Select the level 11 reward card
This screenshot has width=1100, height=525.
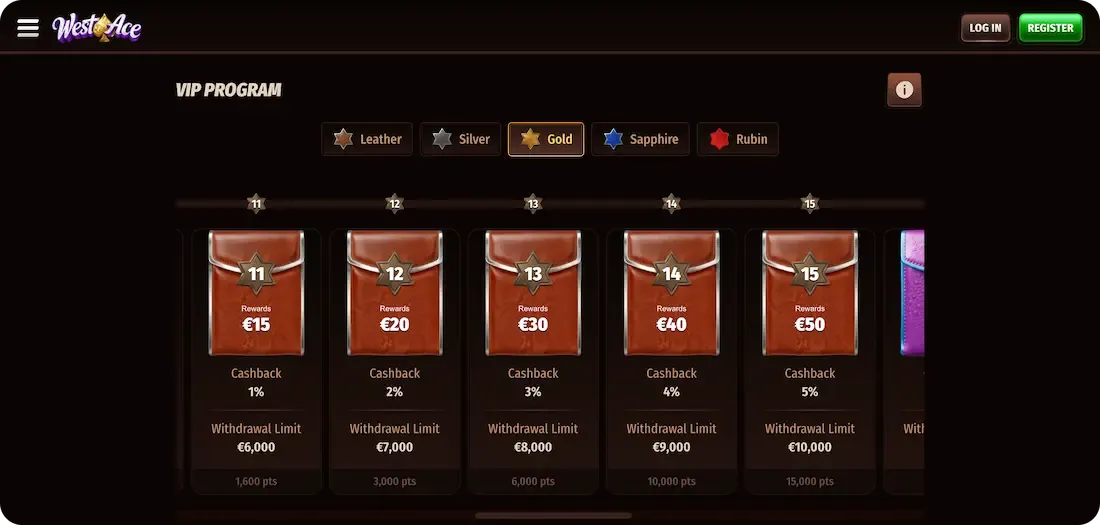(256, 293)
